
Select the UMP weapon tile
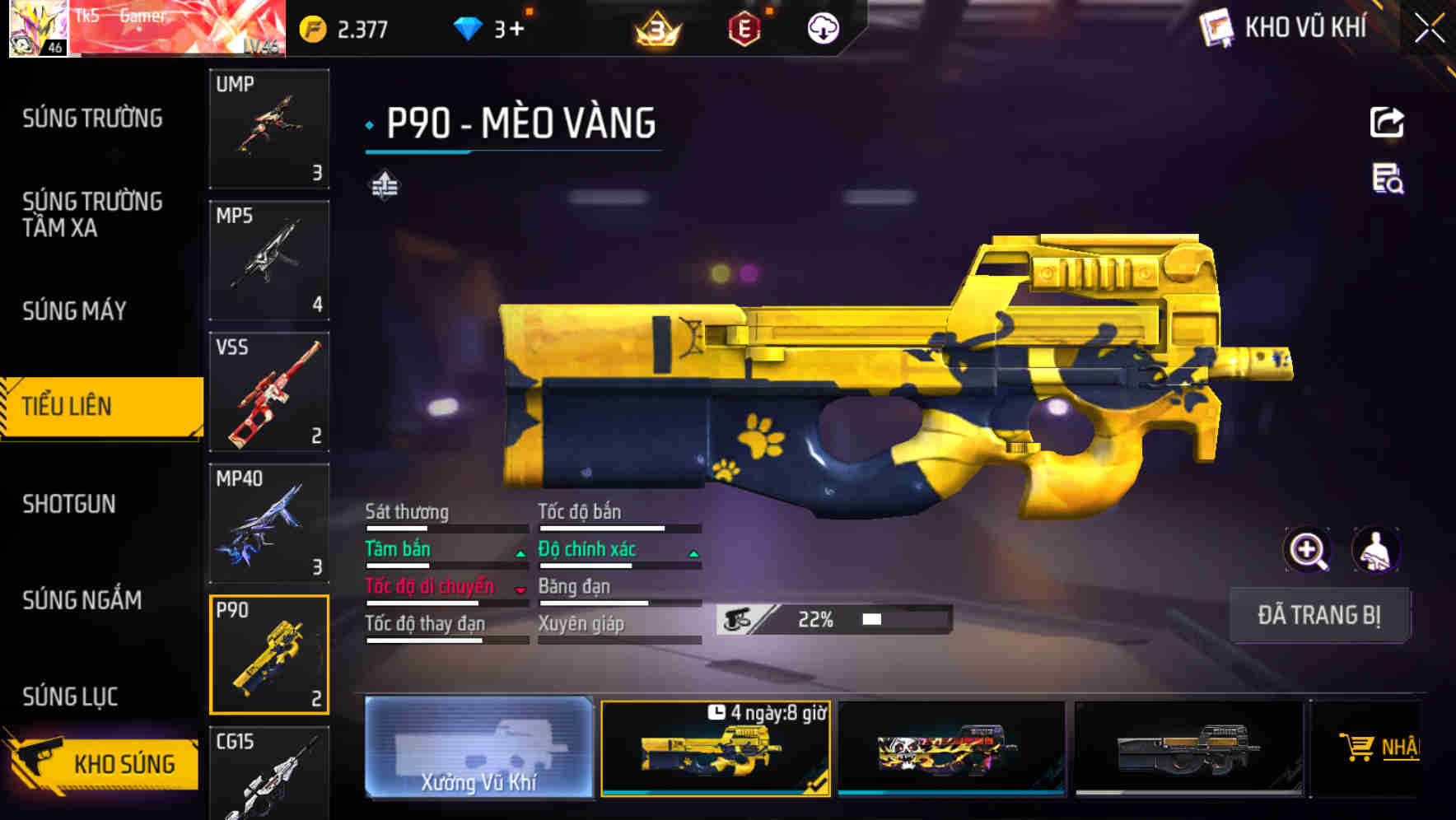click(269, 128)
